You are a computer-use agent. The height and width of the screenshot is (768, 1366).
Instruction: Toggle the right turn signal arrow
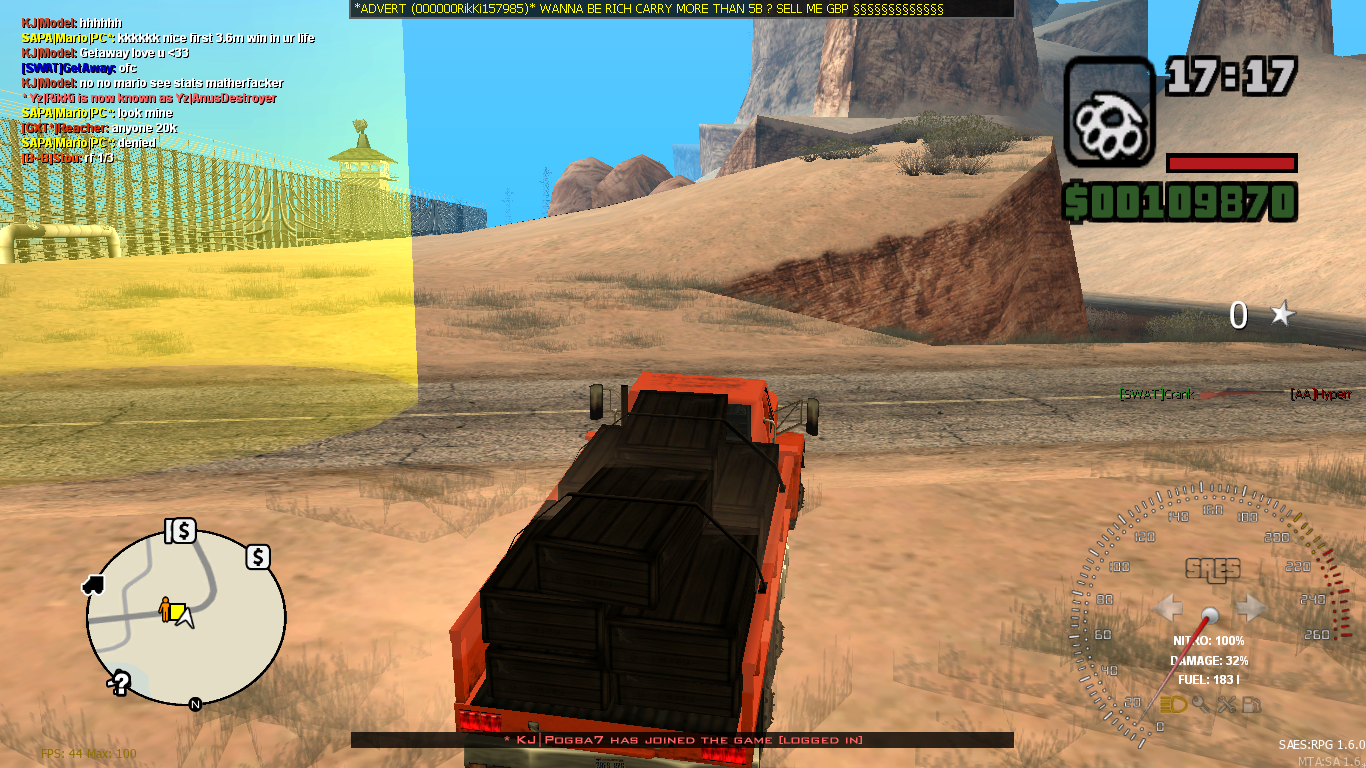[1250, 605]
